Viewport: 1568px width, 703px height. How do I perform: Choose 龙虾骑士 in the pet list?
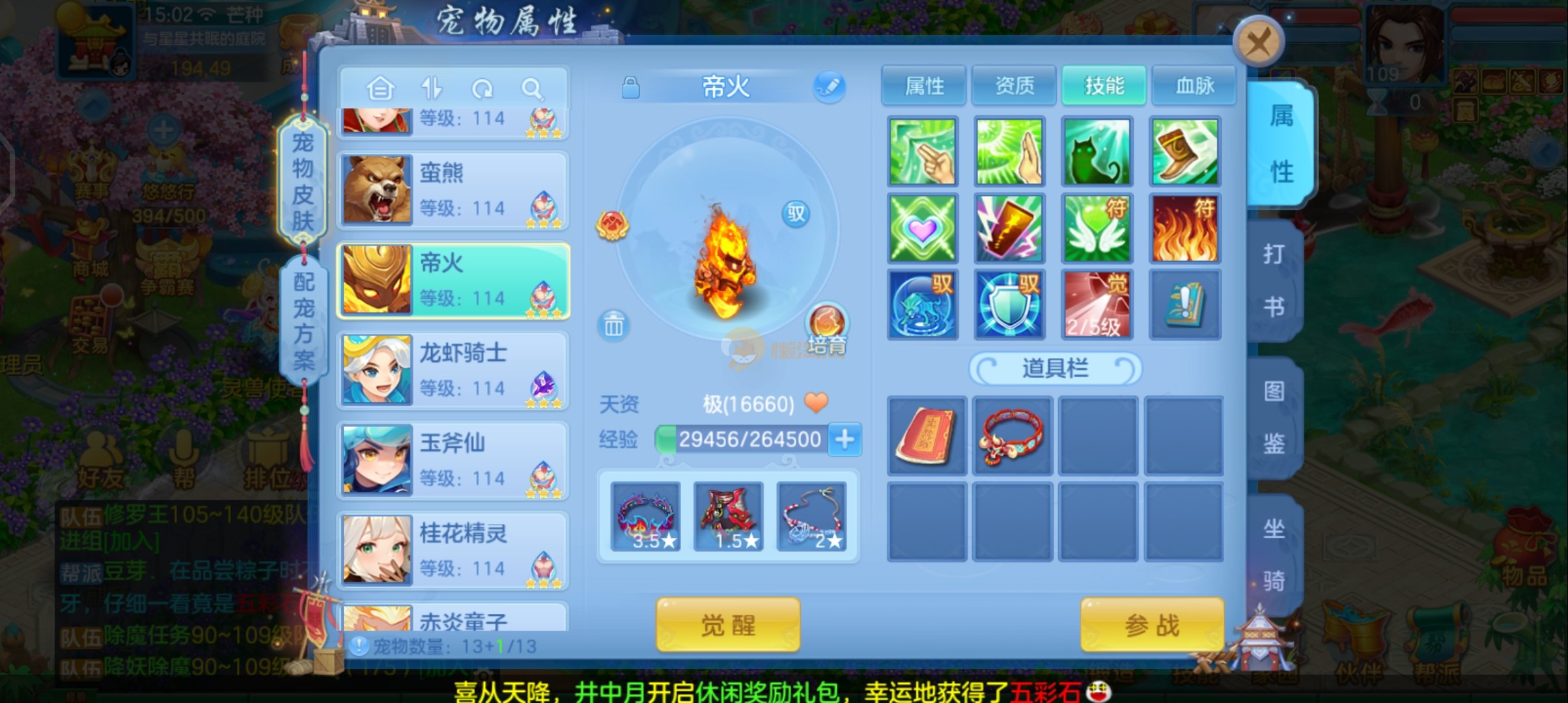(x=453, y=370)
